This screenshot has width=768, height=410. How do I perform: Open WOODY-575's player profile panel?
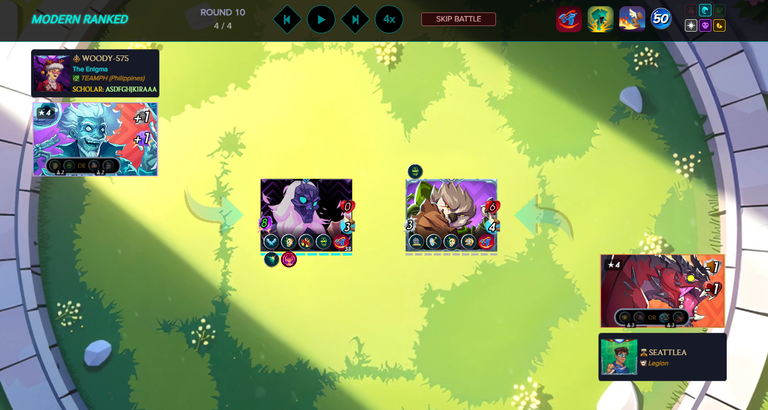95,74
